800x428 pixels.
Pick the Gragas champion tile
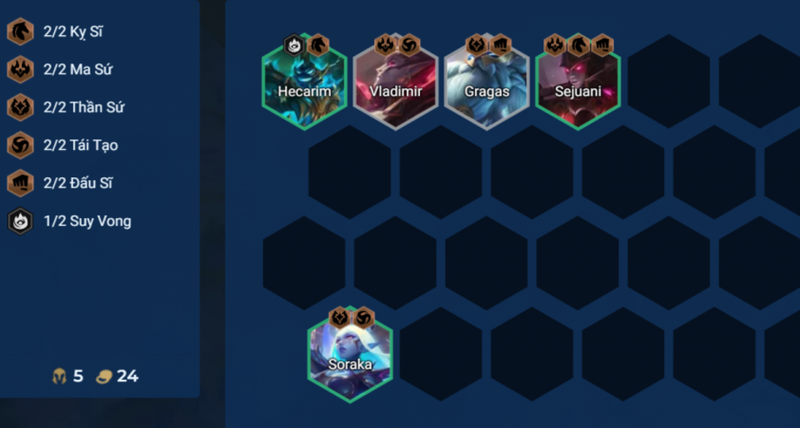487,82
